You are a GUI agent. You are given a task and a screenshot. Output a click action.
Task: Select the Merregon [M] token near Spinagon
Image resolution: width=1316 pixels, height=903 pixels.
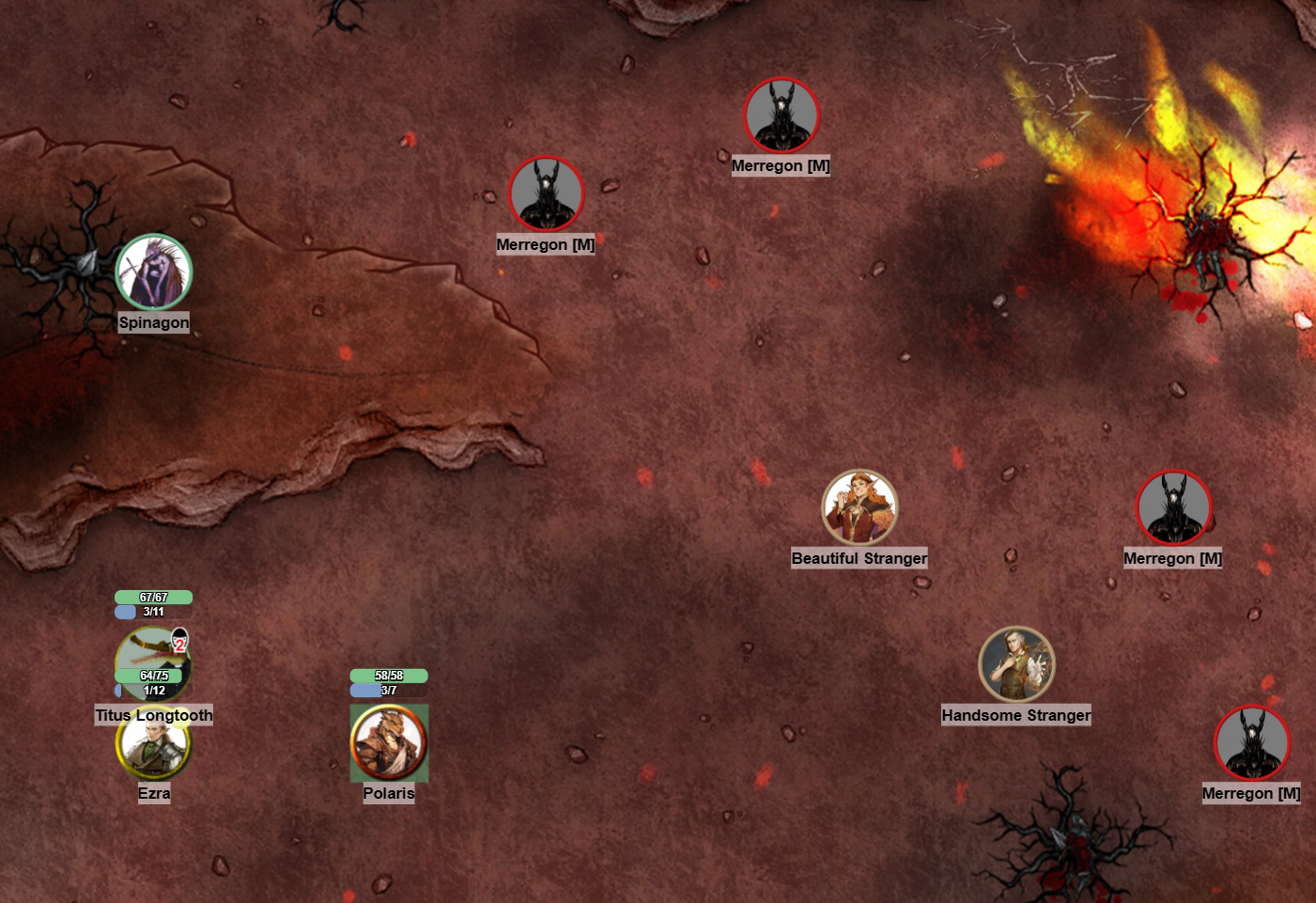(546, 195)
